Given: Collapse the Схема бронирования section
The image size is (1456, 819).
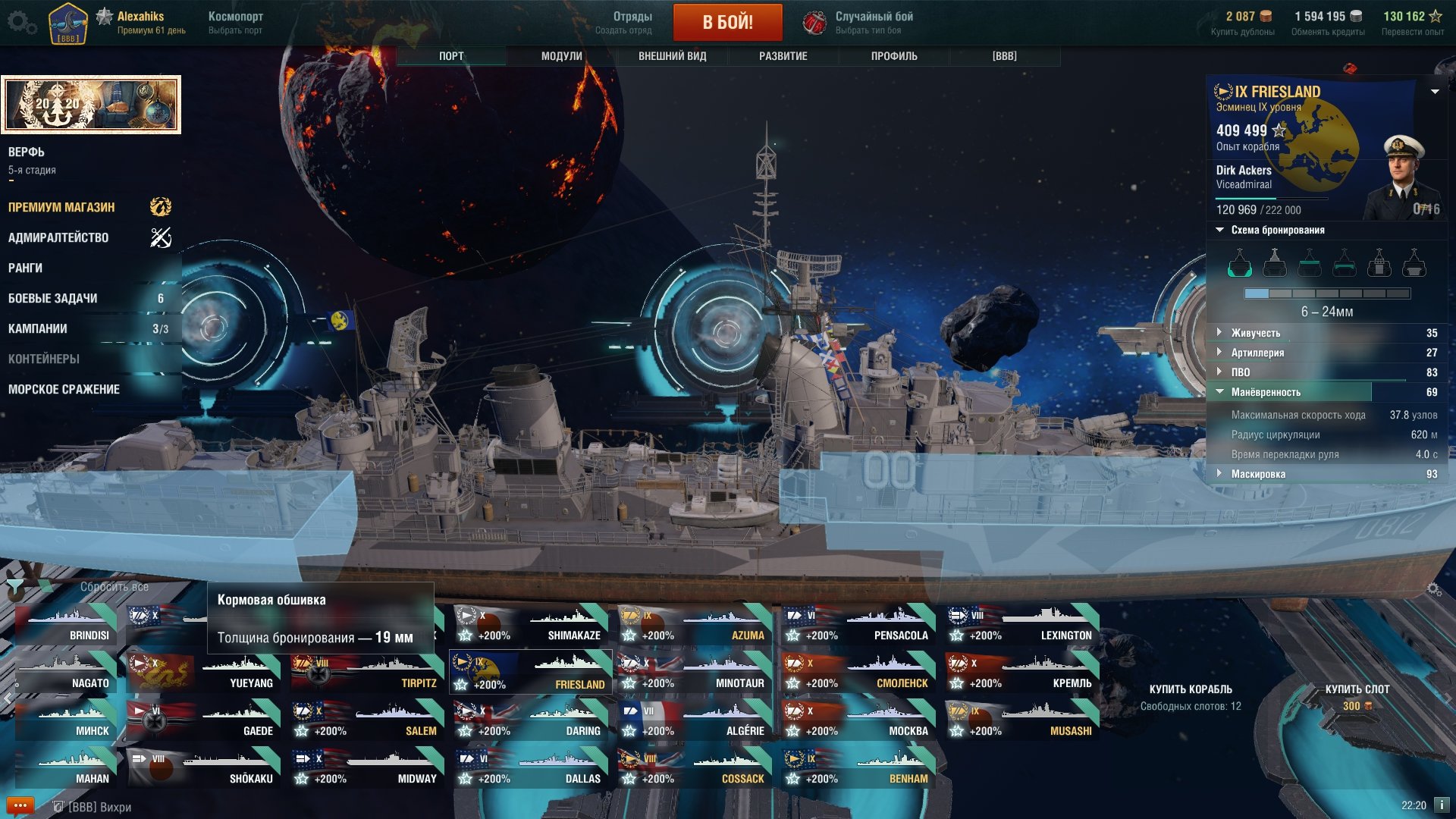Looking at the screenshot, I should pyautogui.click(x=1277, y=230).
